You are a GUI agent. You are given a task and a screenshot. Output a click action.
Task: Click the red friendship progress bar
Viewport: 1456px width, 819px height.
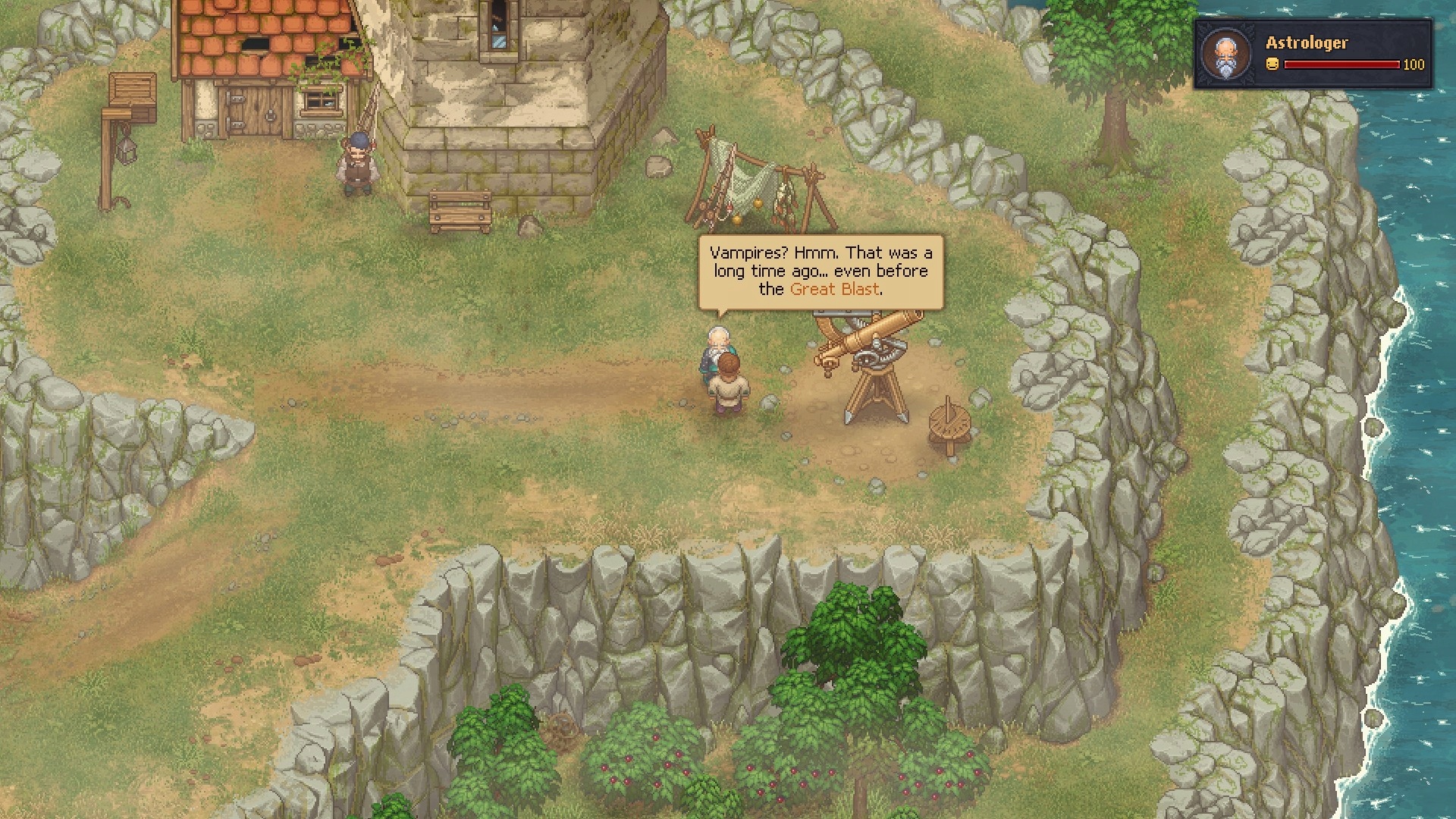coord(1342,64)
